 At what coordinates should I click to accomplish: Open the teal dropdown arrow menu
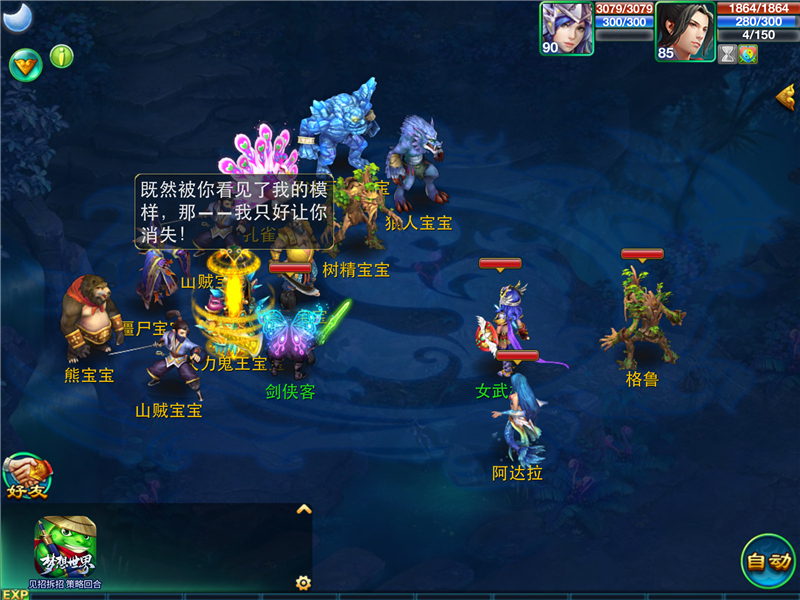25,64
